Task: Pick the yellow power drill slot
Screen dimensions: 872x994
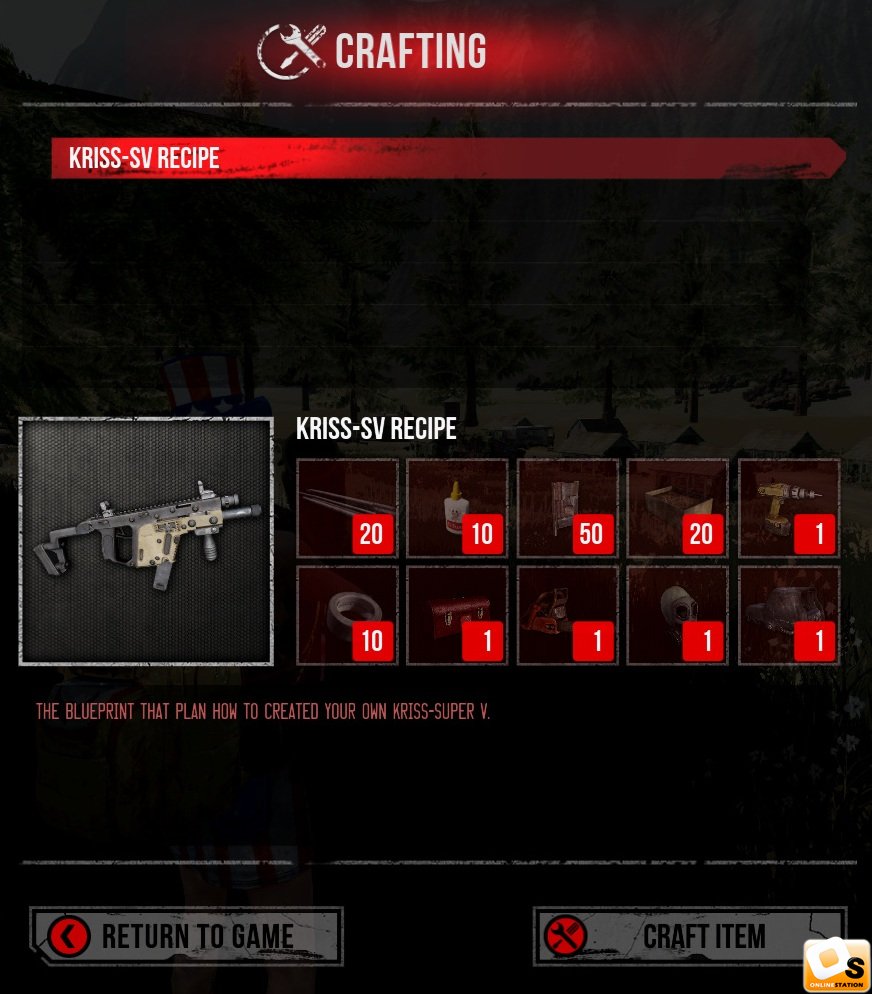Action: click(788, 508)
